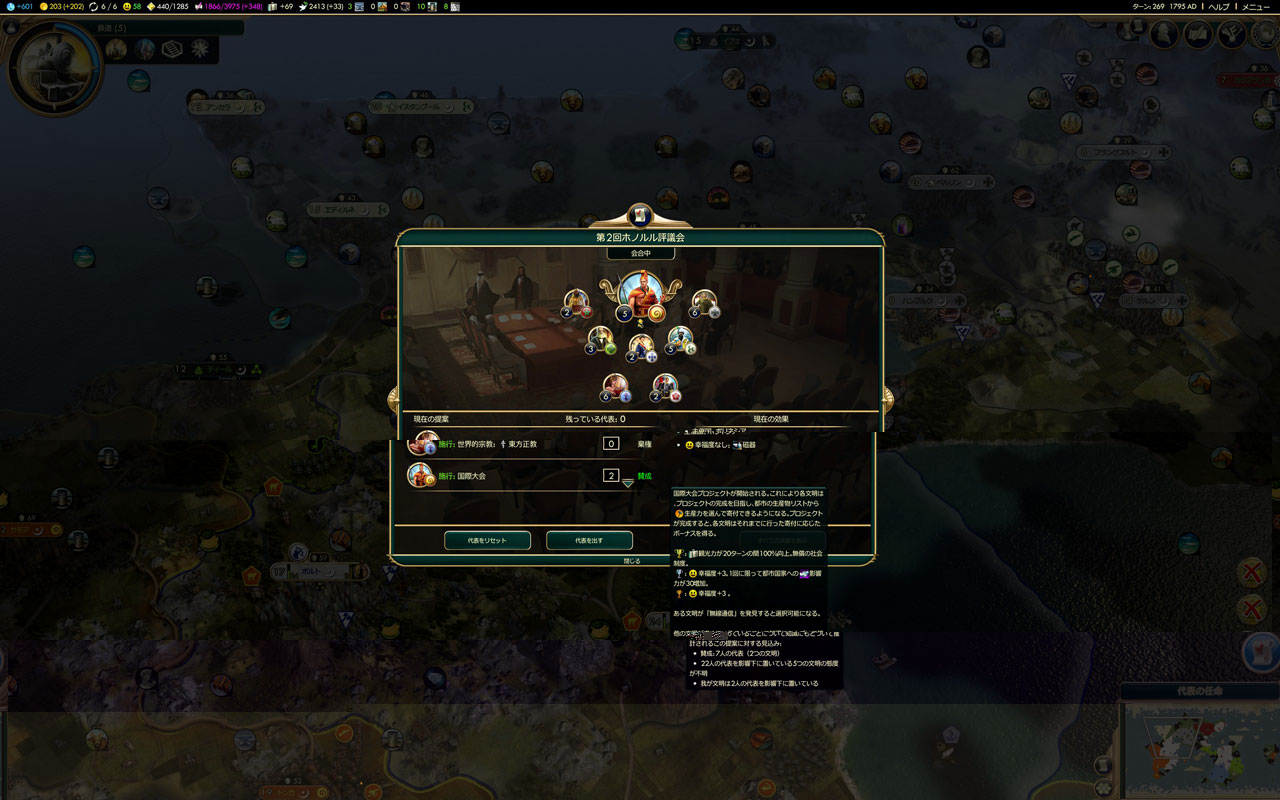Open the social policies round button
The image size is (1280, 800).
coord(1198,35)
